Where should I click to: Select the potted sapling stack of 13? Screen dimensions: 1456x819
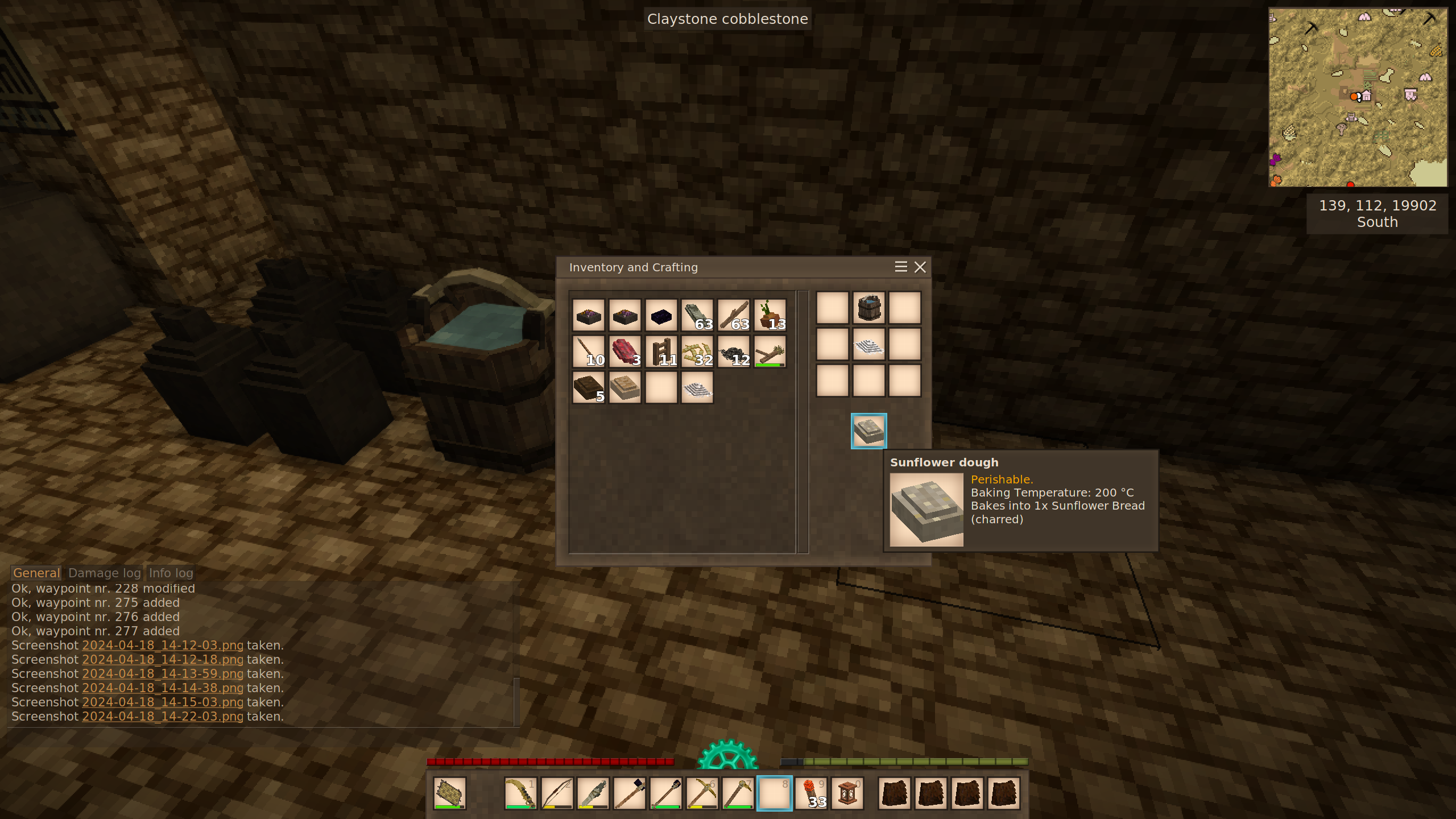pyautogui.click(x=770, y=315)
